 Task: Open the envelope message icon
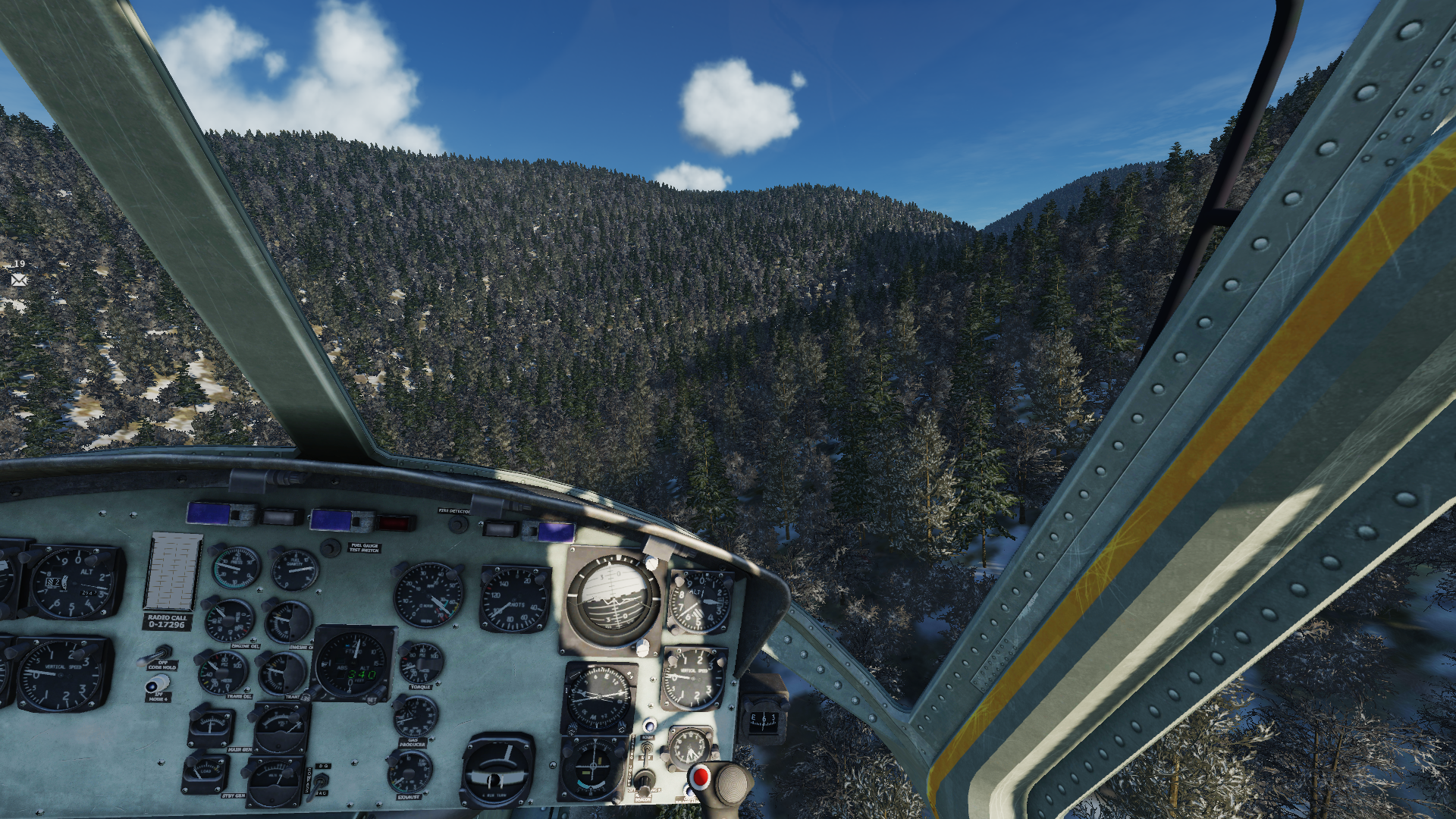tap(19, 280)
